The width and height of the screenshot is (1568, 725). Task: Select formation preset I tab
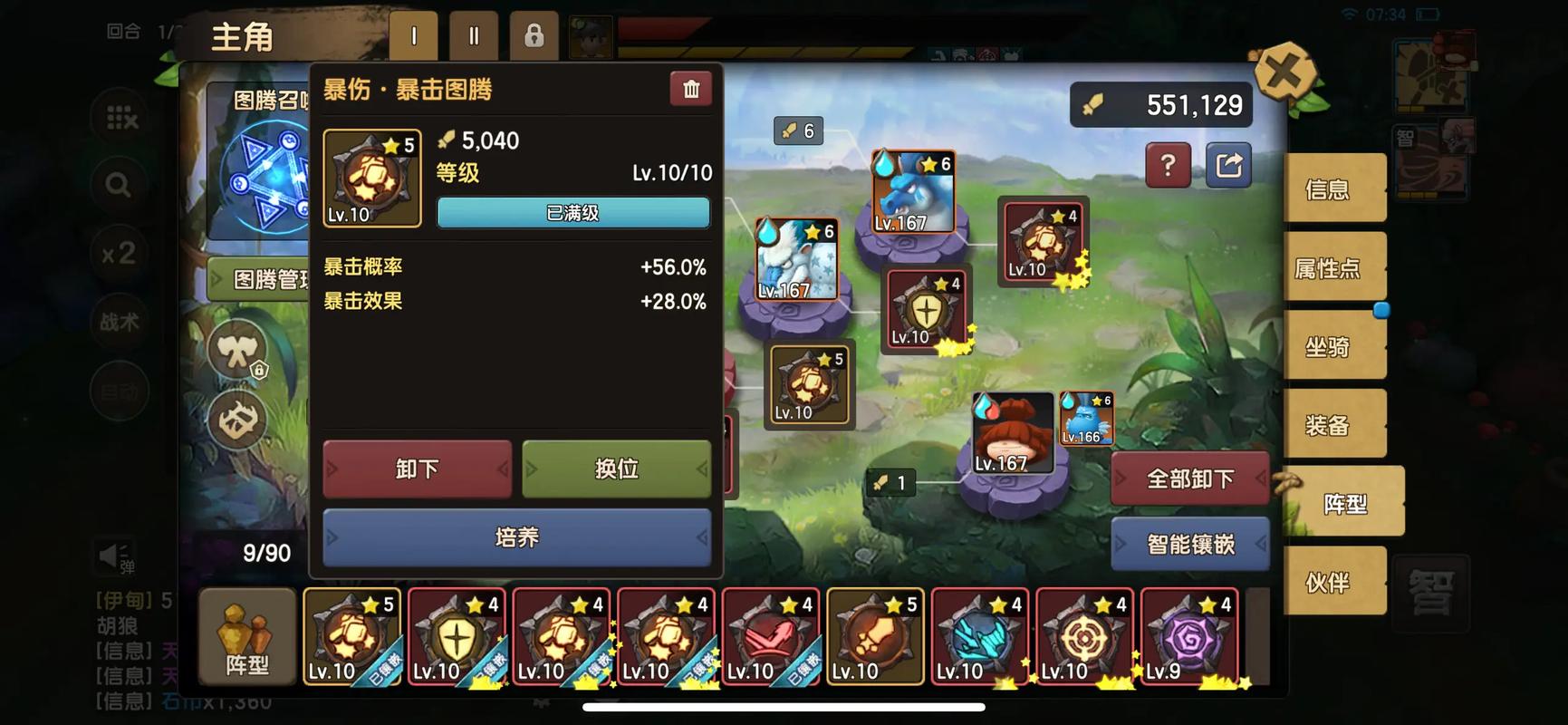point(414,37)
